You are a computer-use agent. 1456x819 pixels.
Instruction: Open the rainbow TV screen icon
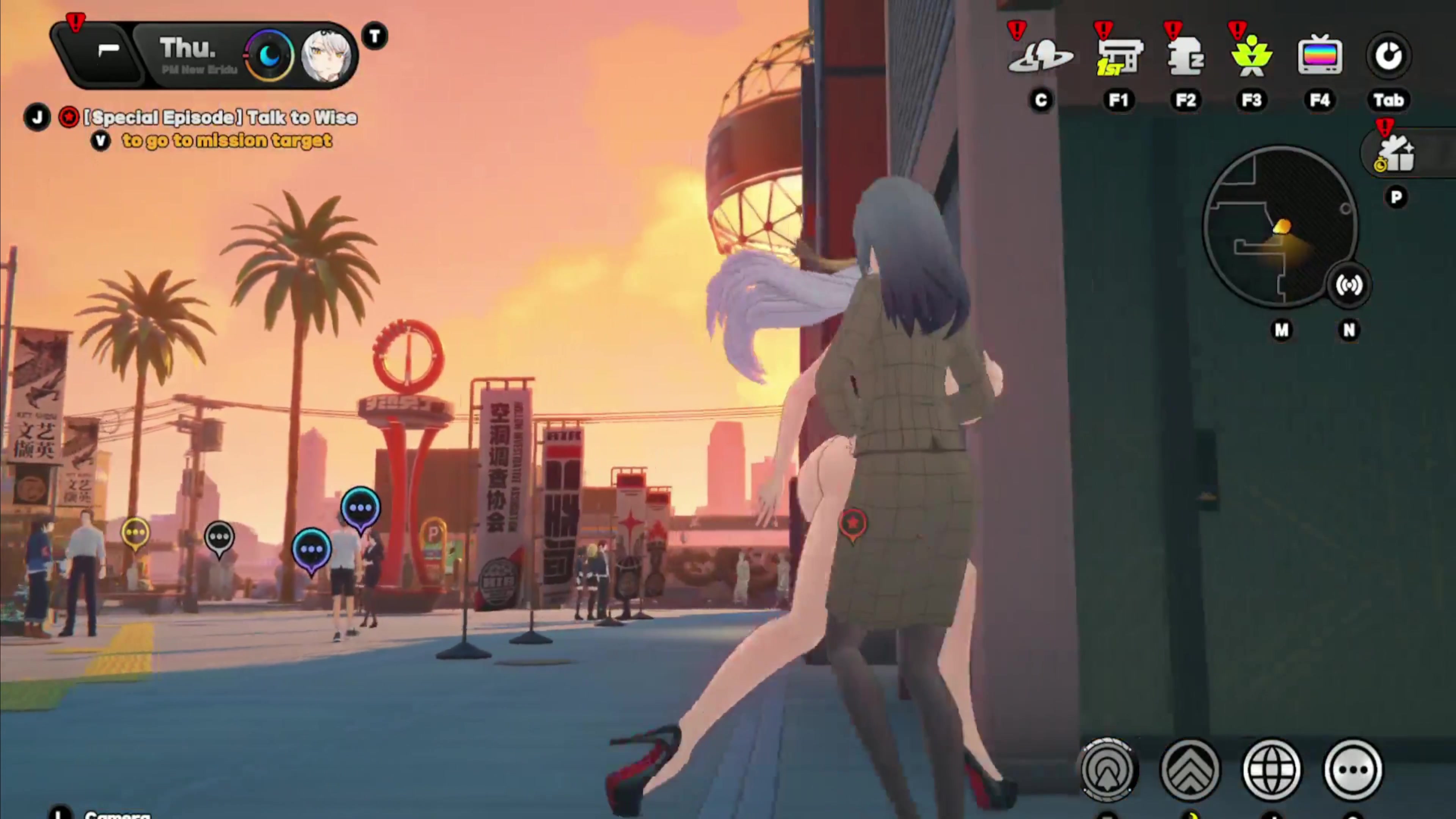point(1320,56)
